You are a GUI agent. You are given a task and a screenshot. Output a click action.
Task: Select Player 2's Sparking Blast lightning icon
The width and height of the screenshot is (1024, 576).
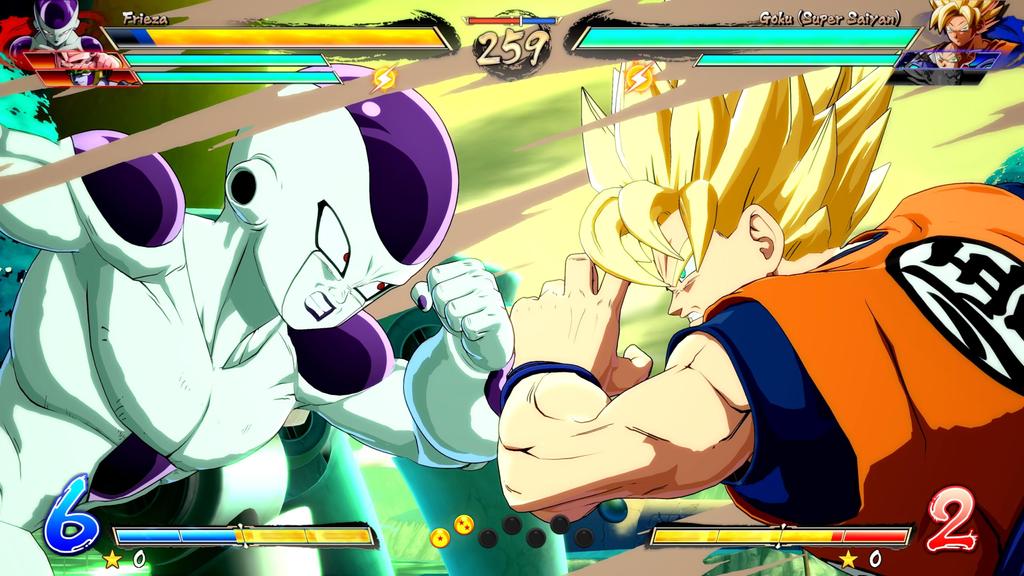pyautogui.click(x=637, y=76)
